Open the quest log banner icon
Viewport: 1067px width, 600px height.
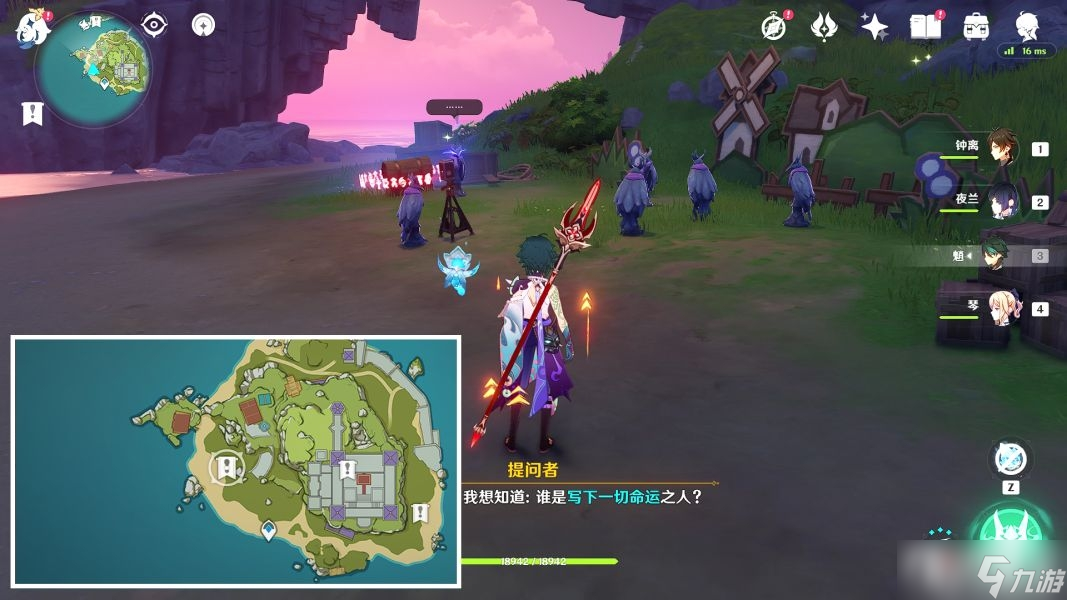[x=32, y=113]
